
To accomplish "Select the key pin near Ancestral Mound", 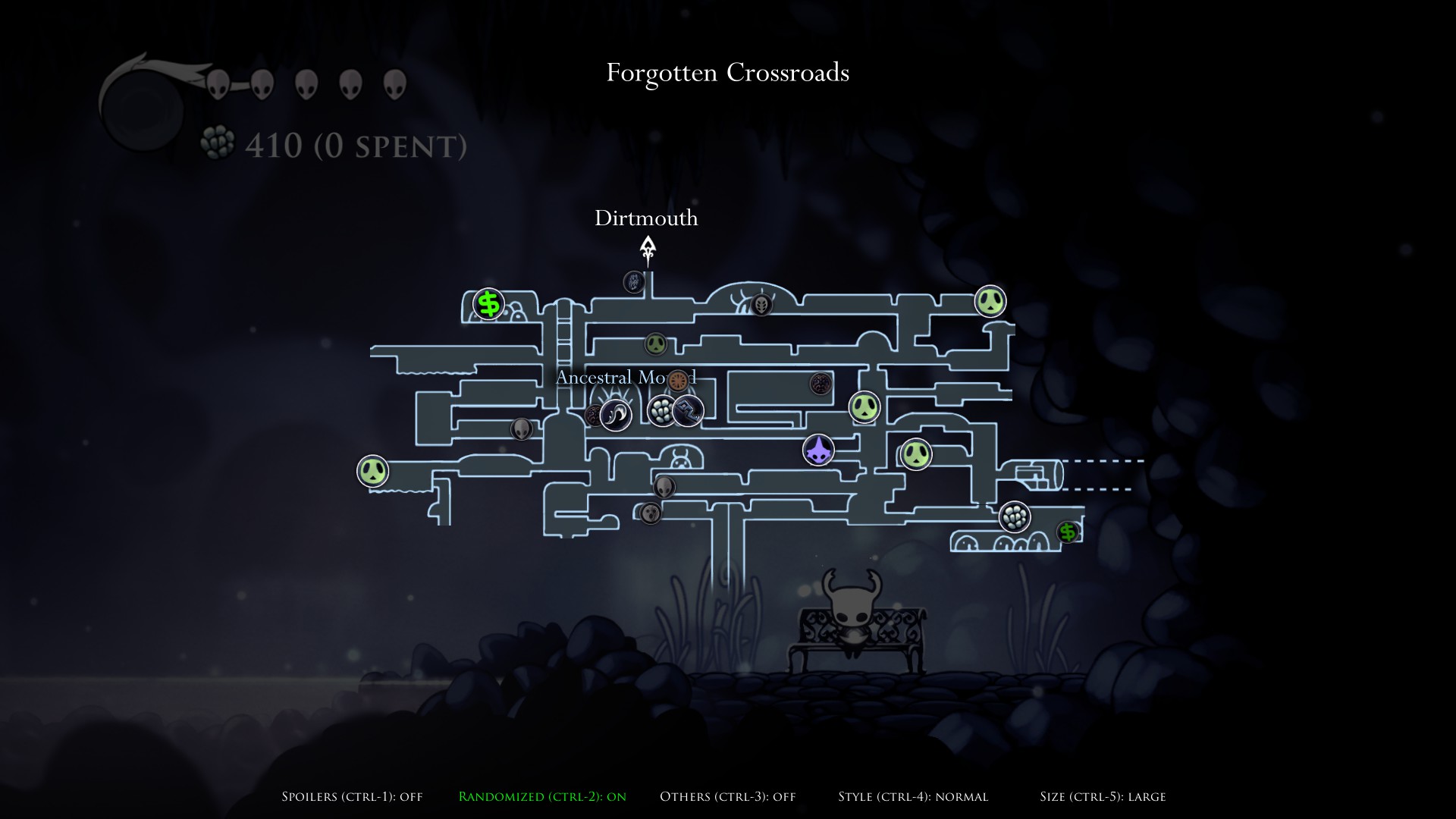I will coord(689,411).
